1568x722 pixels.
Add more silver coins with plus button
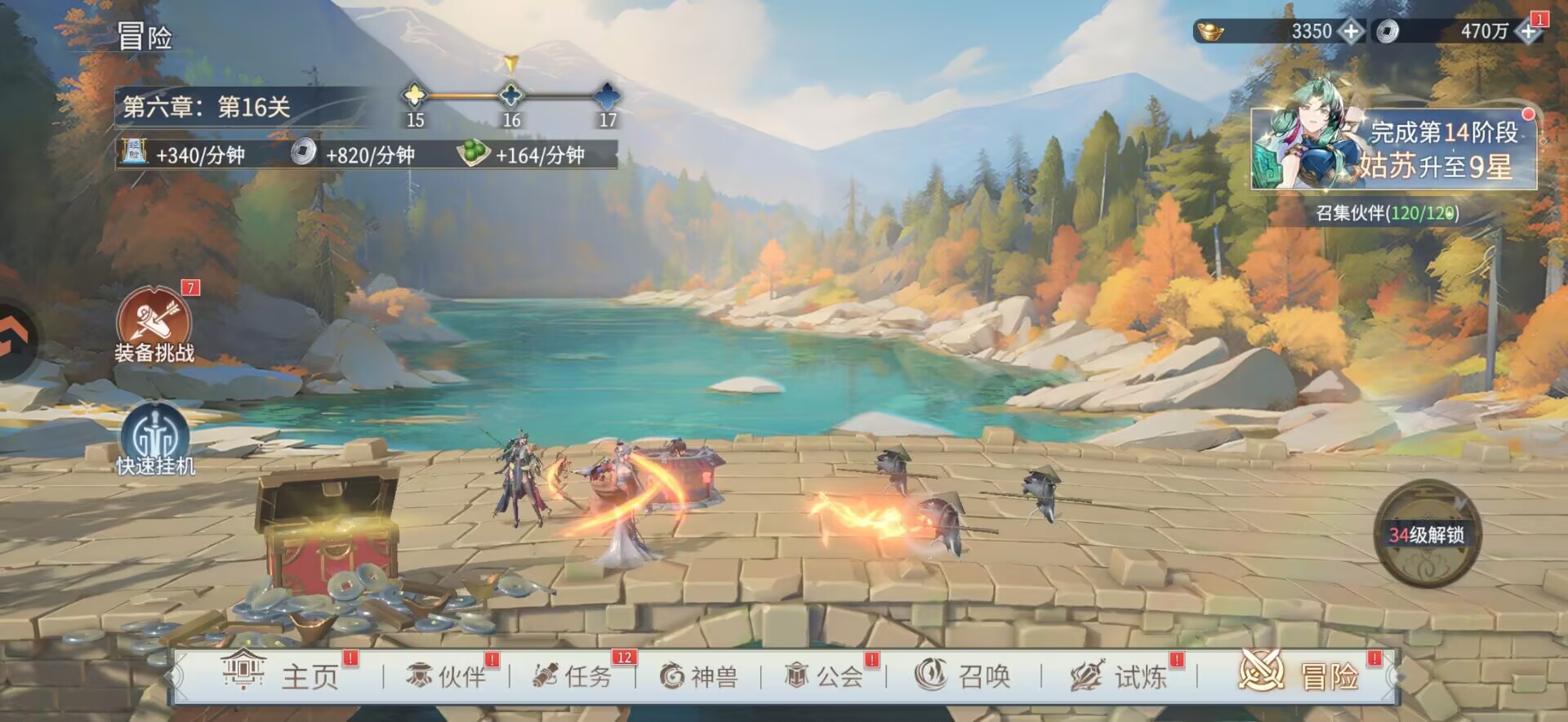point(1527,32)
